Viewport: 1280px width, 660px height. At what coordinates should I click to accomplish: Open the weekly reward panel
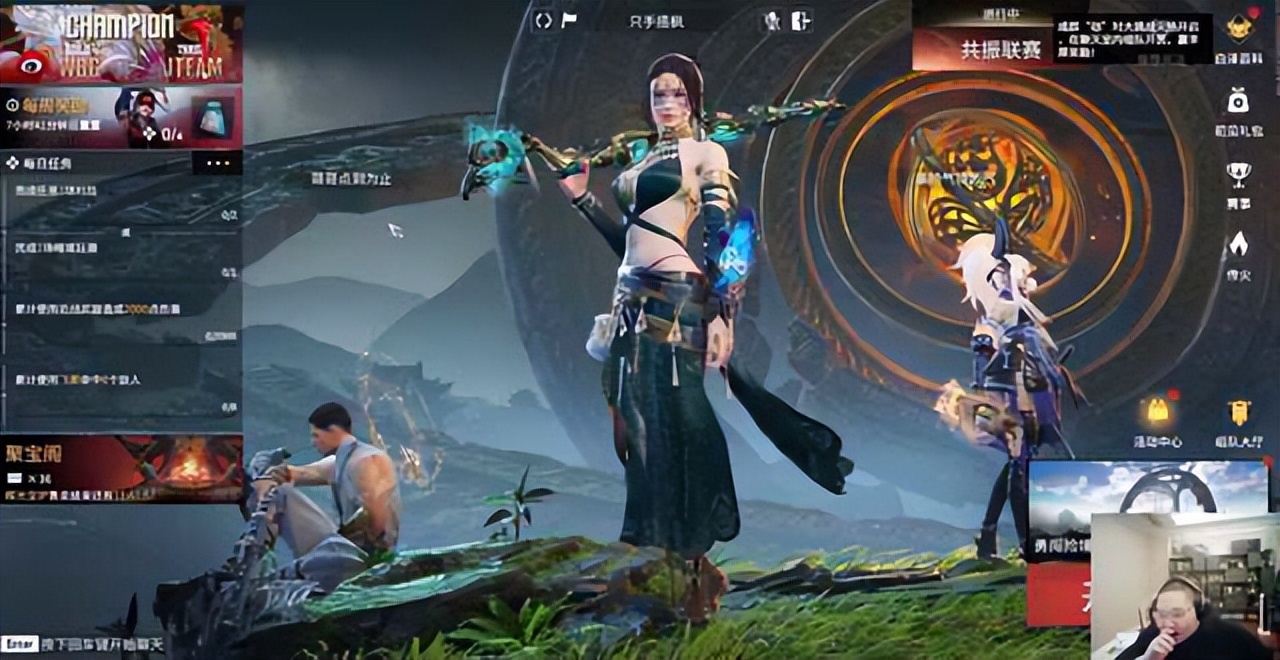121,117
